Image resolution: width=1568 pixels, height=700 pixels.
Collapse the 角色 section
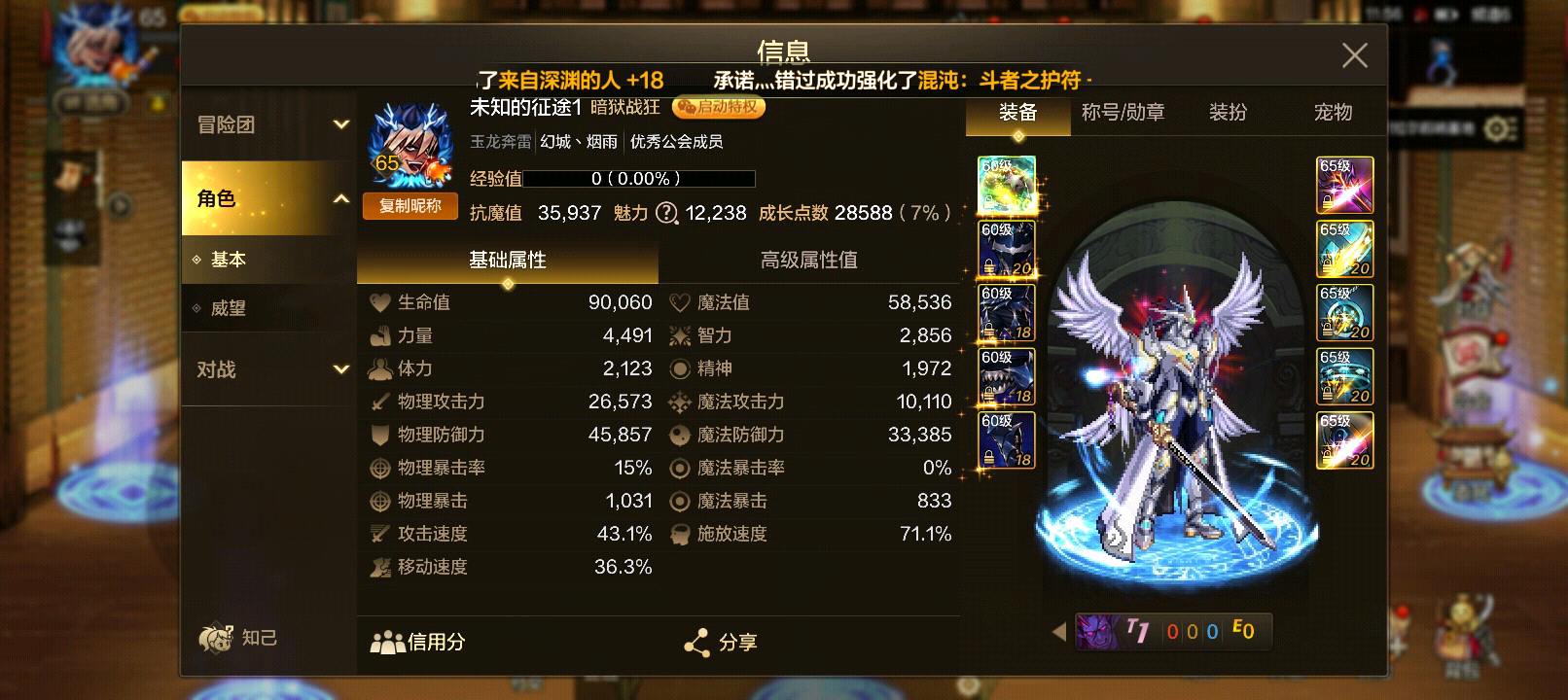(263, 197)
